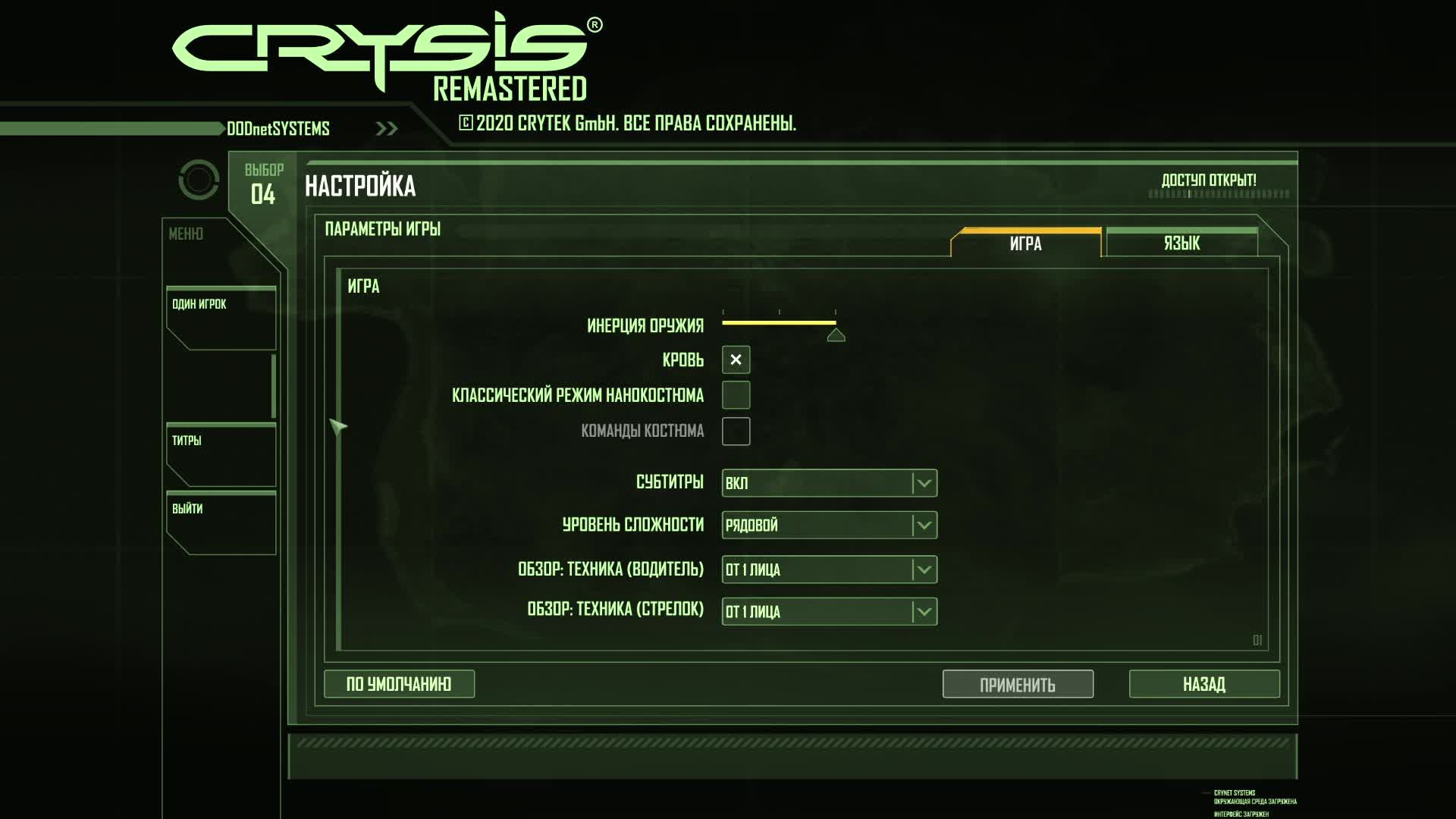Click the circular CryNet emblem icon
This screenshot has width=1456, height=819.
[x=198, y=180]
